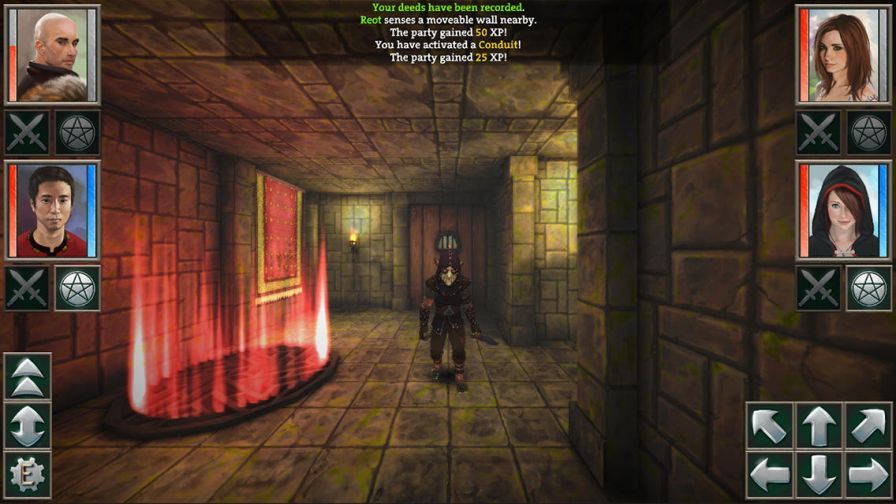896x504 pixels.
Task: Turn right with the up-right diagonal arrow
Action: [x=867, y=425]
